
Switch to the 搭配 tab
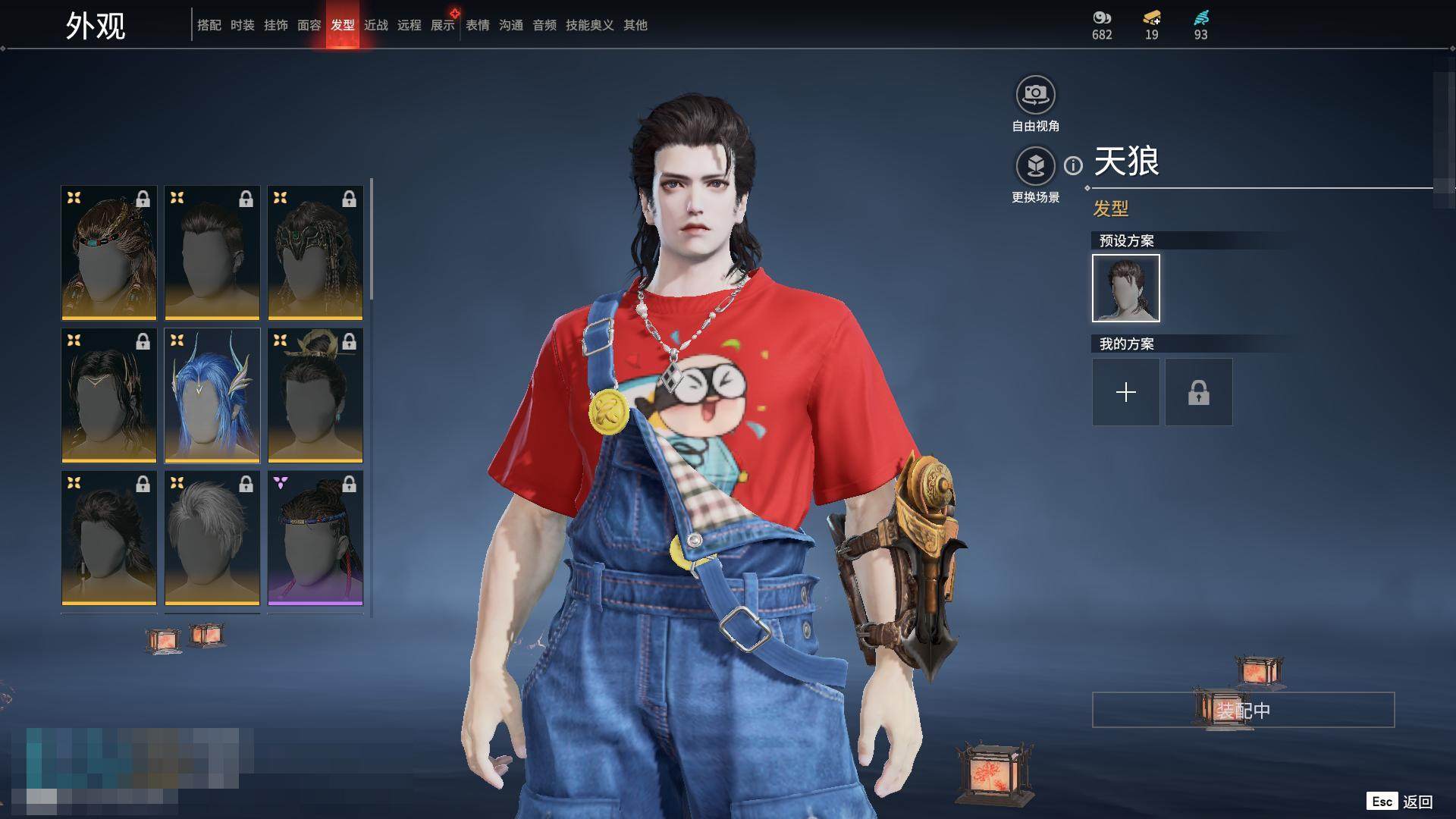209,25
